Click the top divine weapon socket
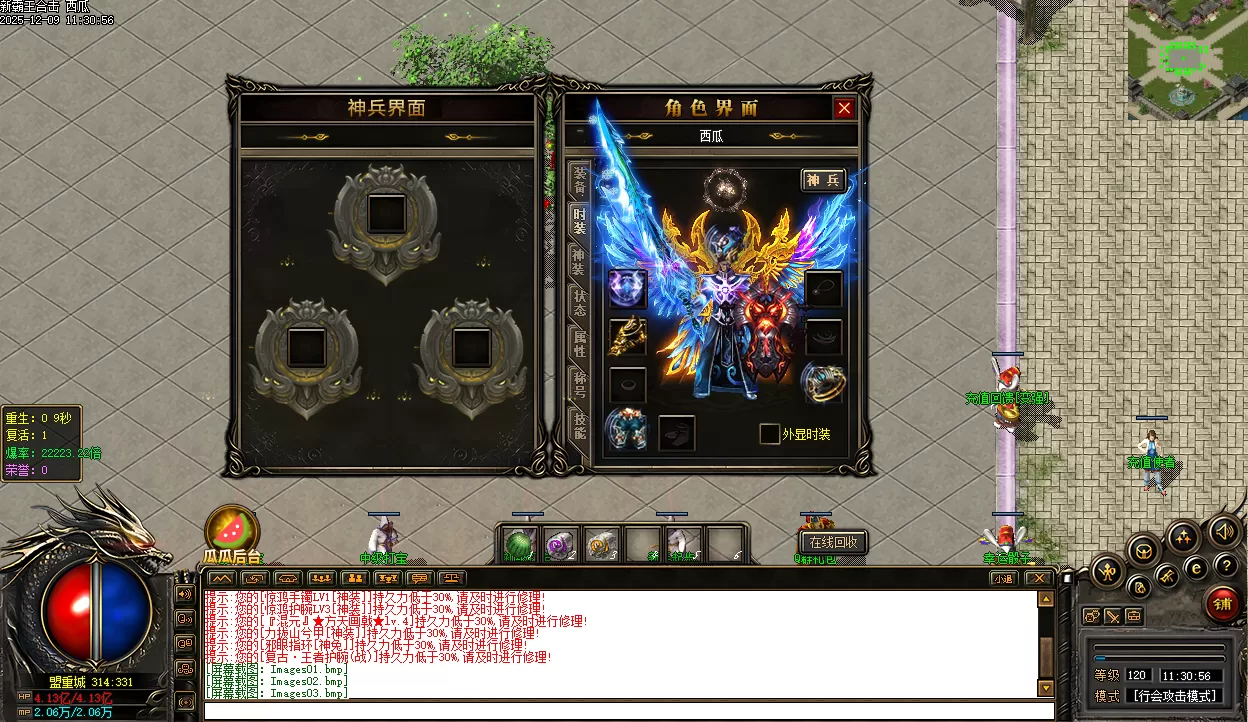The image size is (1248, 722). click(386, 213)
